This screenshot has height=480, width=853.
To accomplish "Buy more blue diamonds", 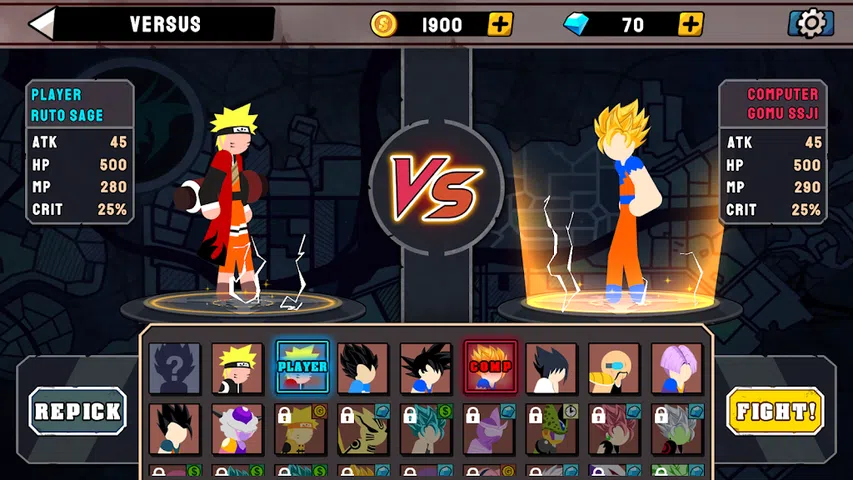I will [x=690, y=24].
